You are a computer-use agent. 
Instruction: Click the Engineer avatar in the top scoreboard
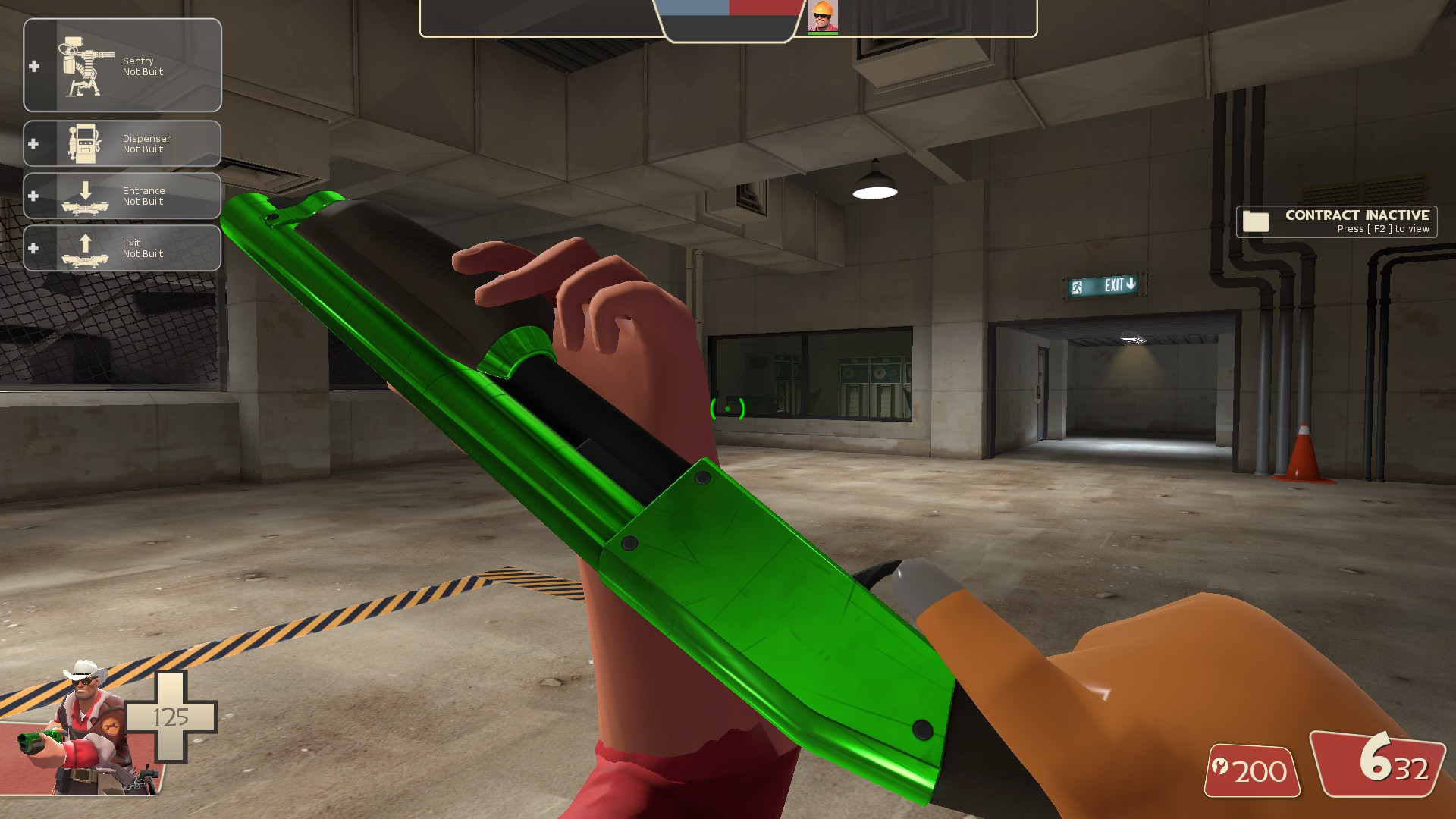coord(824,17)
